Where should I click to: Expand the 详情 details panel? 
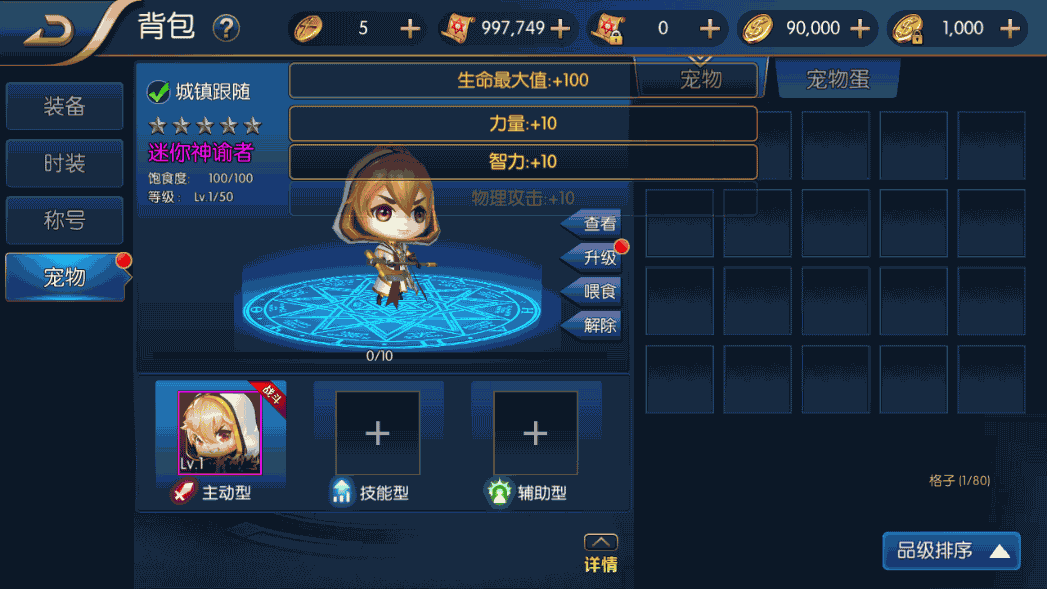600,554
